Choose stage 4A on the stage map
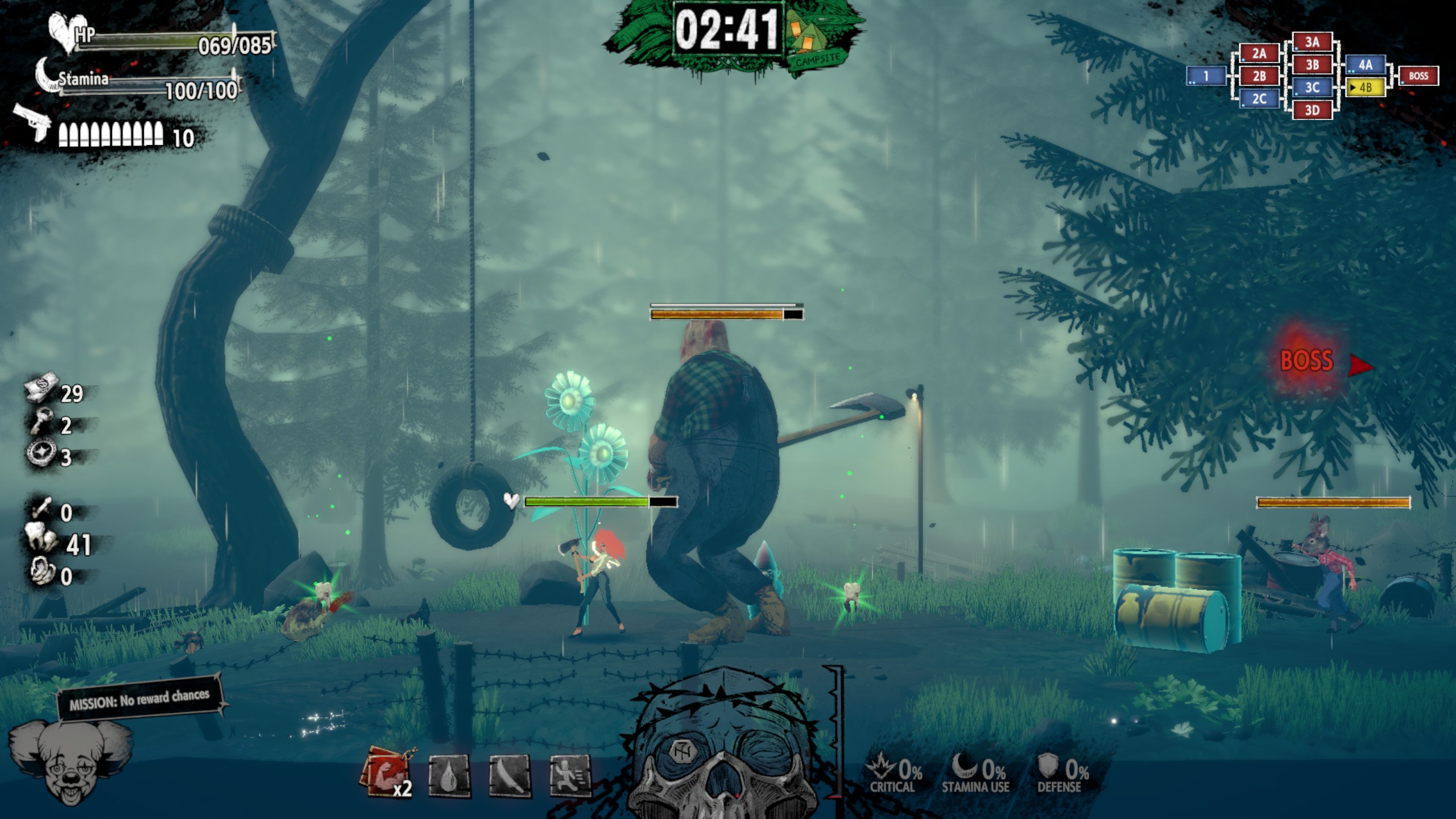 point(1365,65)
